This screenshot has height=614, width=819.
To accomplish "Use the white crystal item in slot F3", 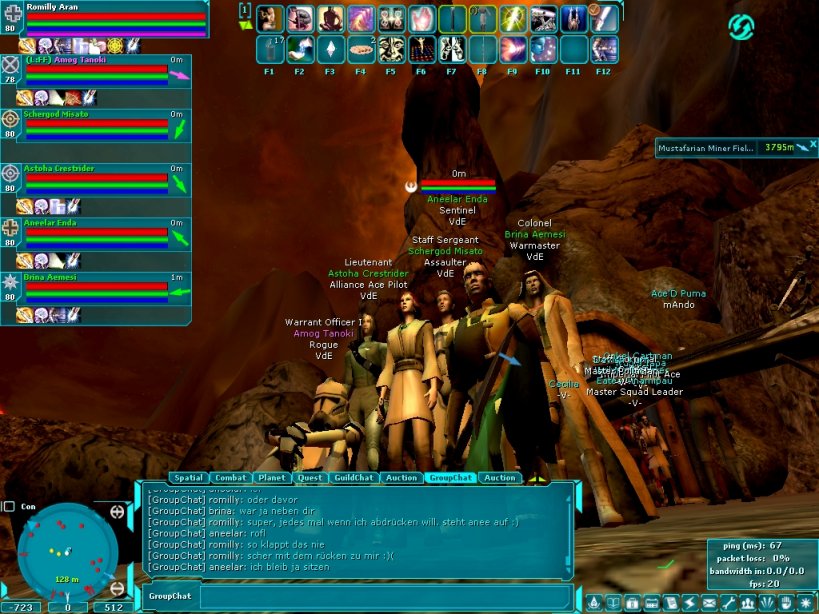I will (330, 49).
